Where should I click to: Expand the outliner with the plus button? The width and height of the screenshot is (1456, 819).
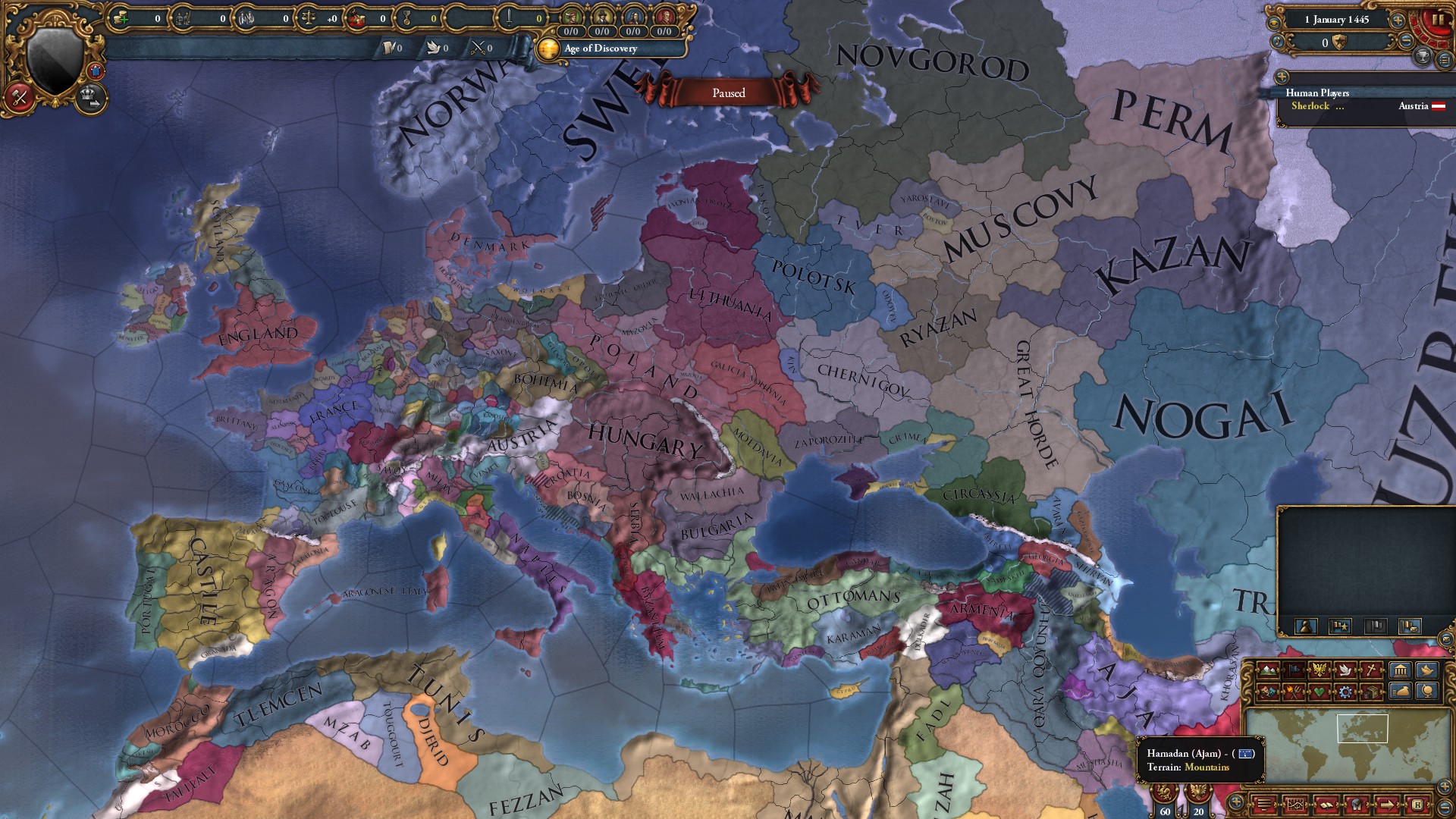1282,77
